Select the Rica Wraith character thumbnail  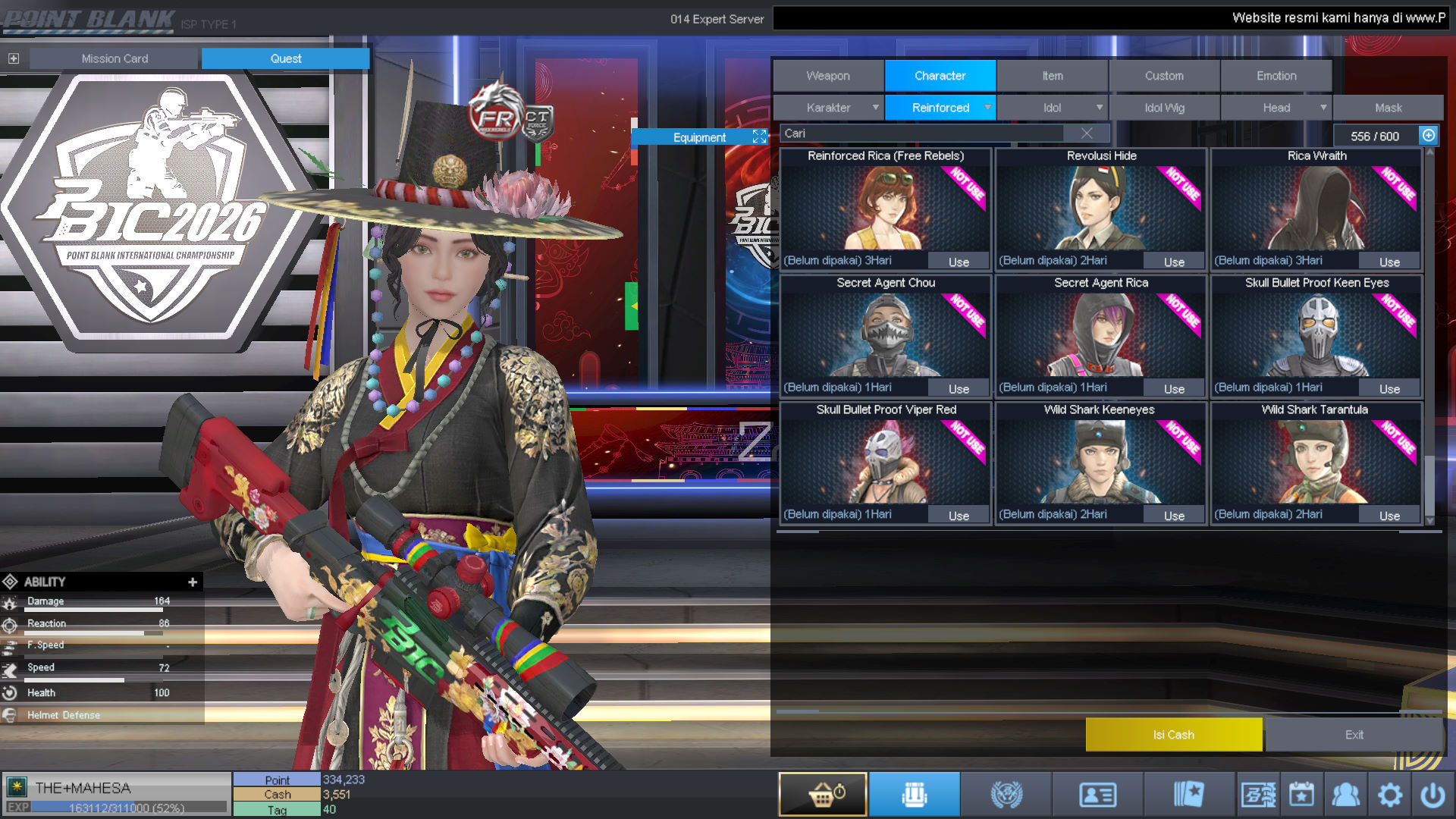click(x=1316, y=208)
